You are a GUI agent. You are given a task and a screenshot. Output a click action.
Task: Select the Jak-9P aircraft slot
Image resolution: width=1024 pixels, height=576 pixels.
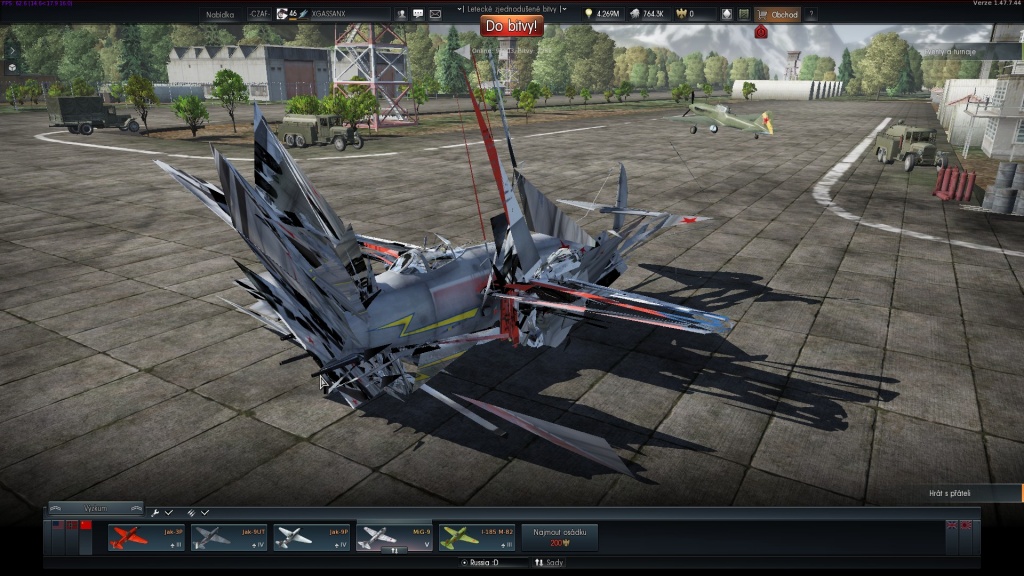(311, 537)
